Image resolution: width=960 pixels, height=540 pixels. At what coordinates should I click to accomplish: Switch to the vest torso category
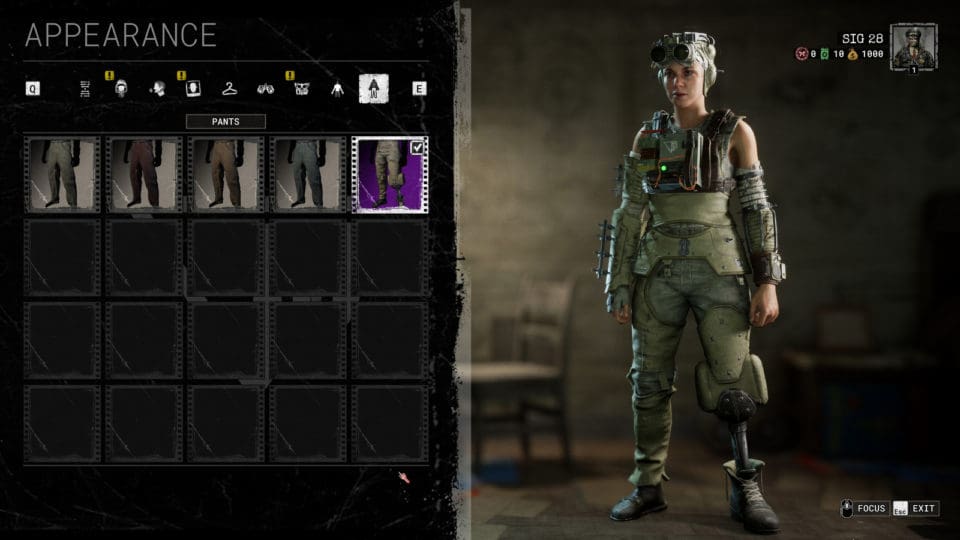(x=301, y=88)
